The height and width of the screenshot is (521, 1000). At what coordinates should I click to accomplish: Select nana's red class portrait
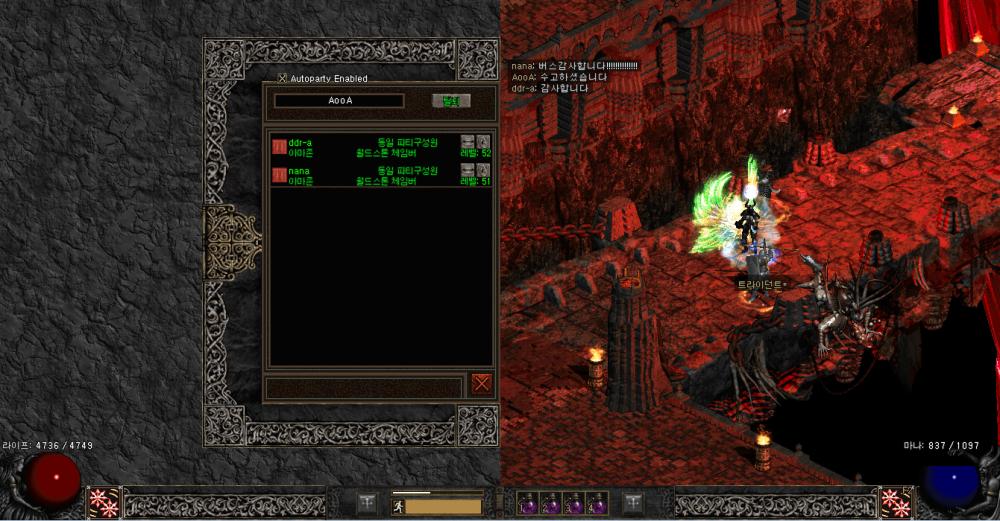pos(279,176)
